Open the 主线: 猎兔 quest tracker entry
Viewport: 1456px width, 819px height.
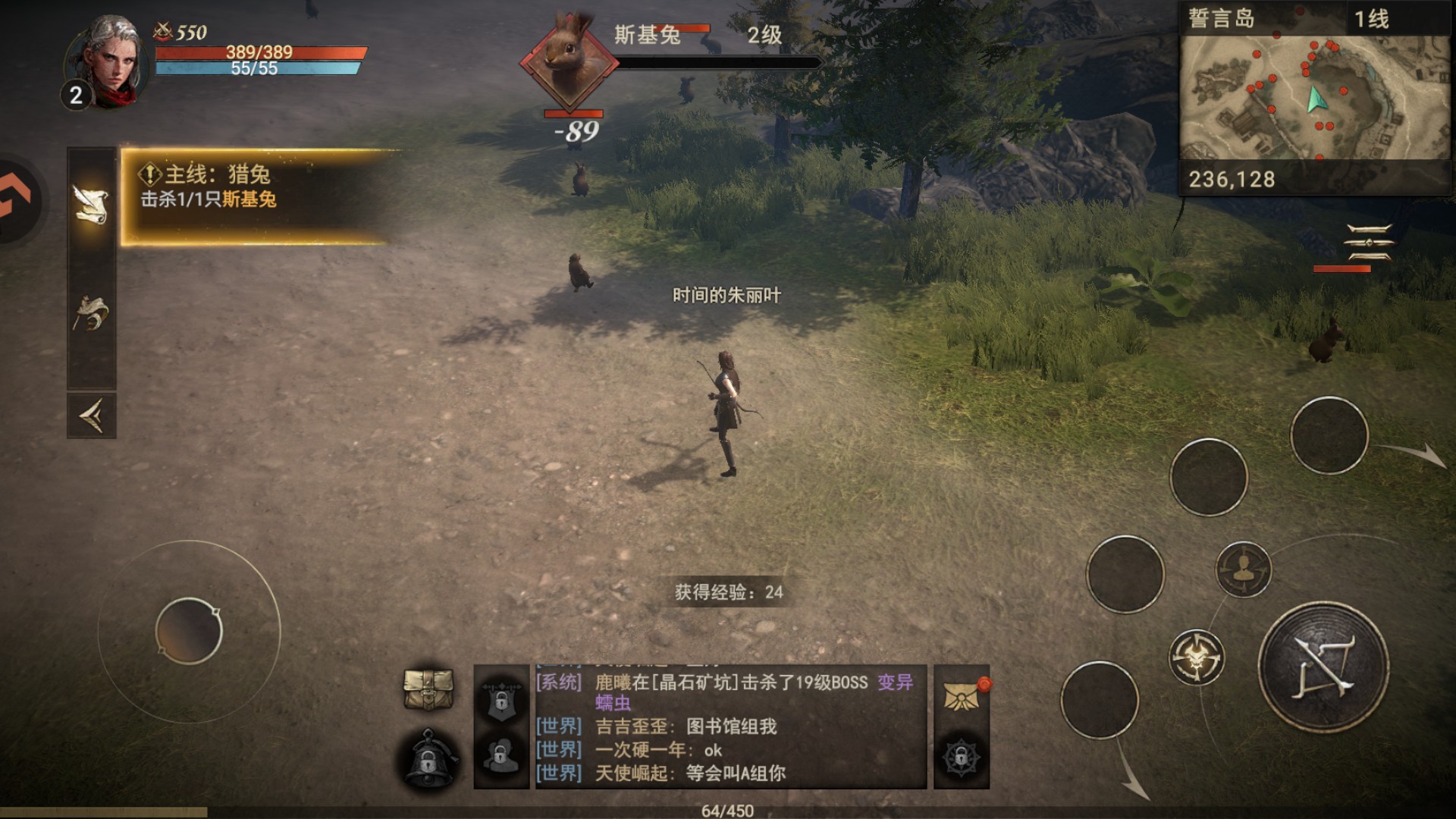point(258,196)
